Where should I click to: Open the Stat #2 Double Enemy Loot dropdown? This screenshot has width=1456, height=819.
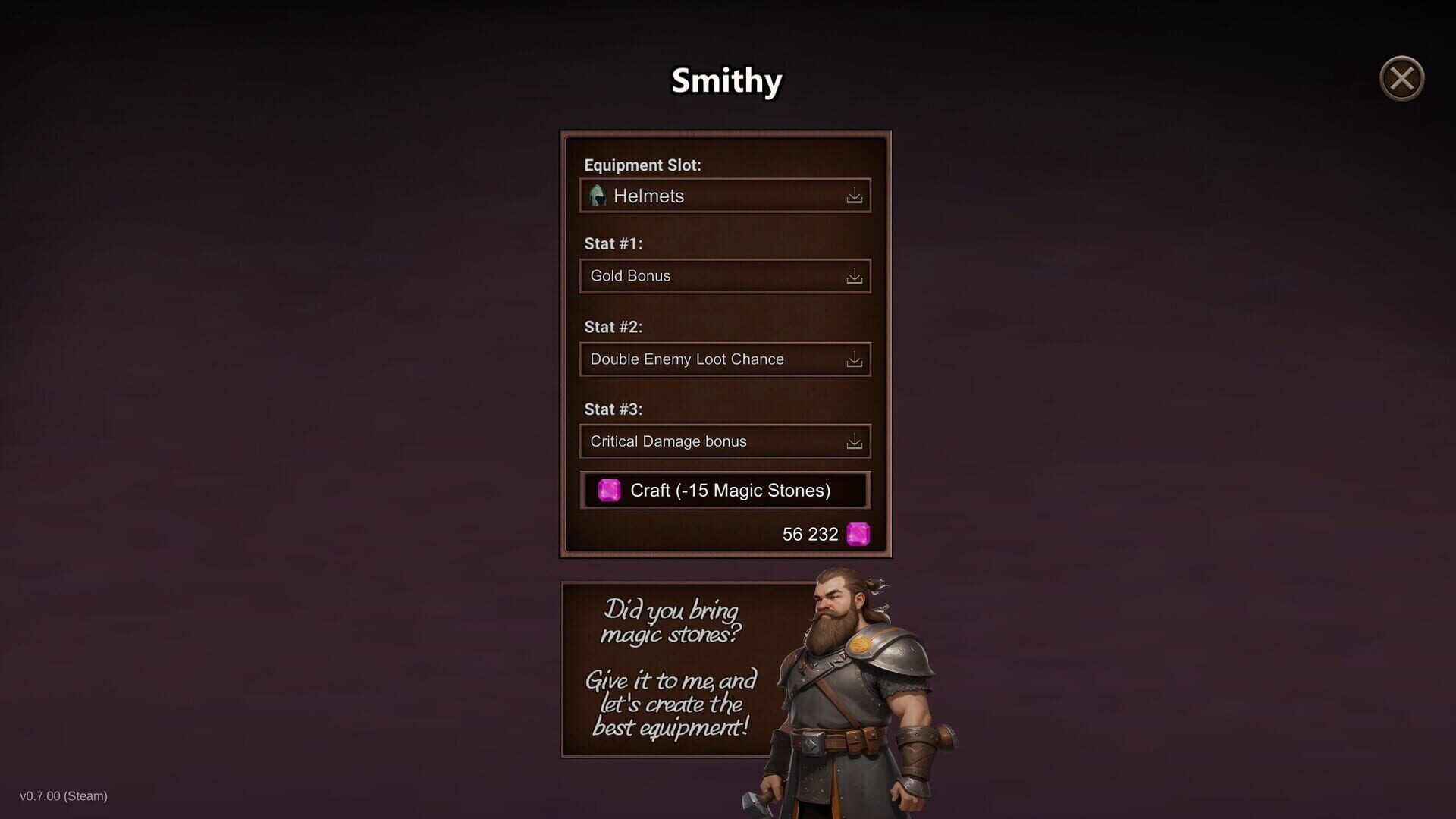tap(724, 359)
